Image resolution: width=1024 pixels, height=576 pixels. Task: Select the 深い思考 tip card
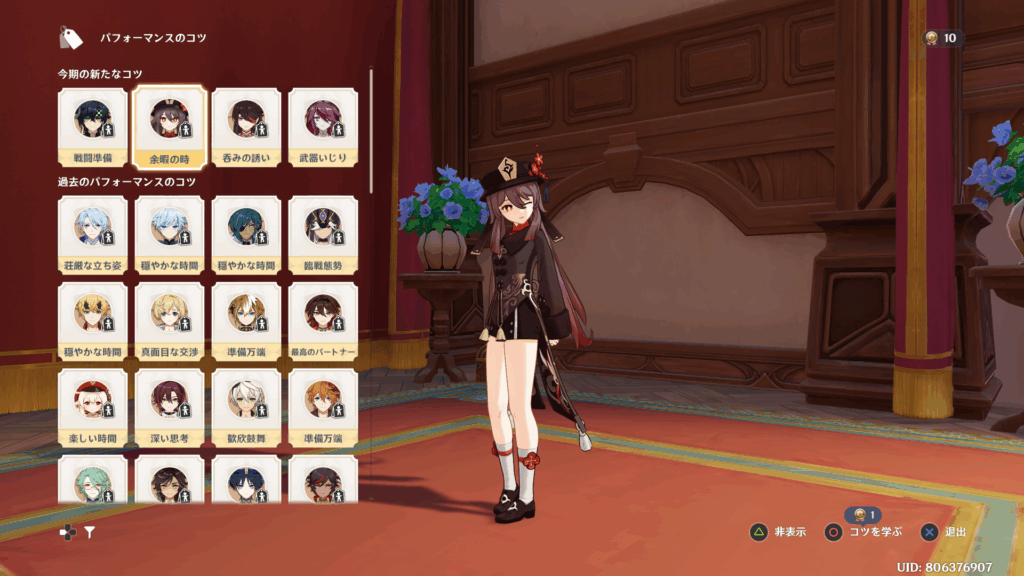(x=170, y=408)
